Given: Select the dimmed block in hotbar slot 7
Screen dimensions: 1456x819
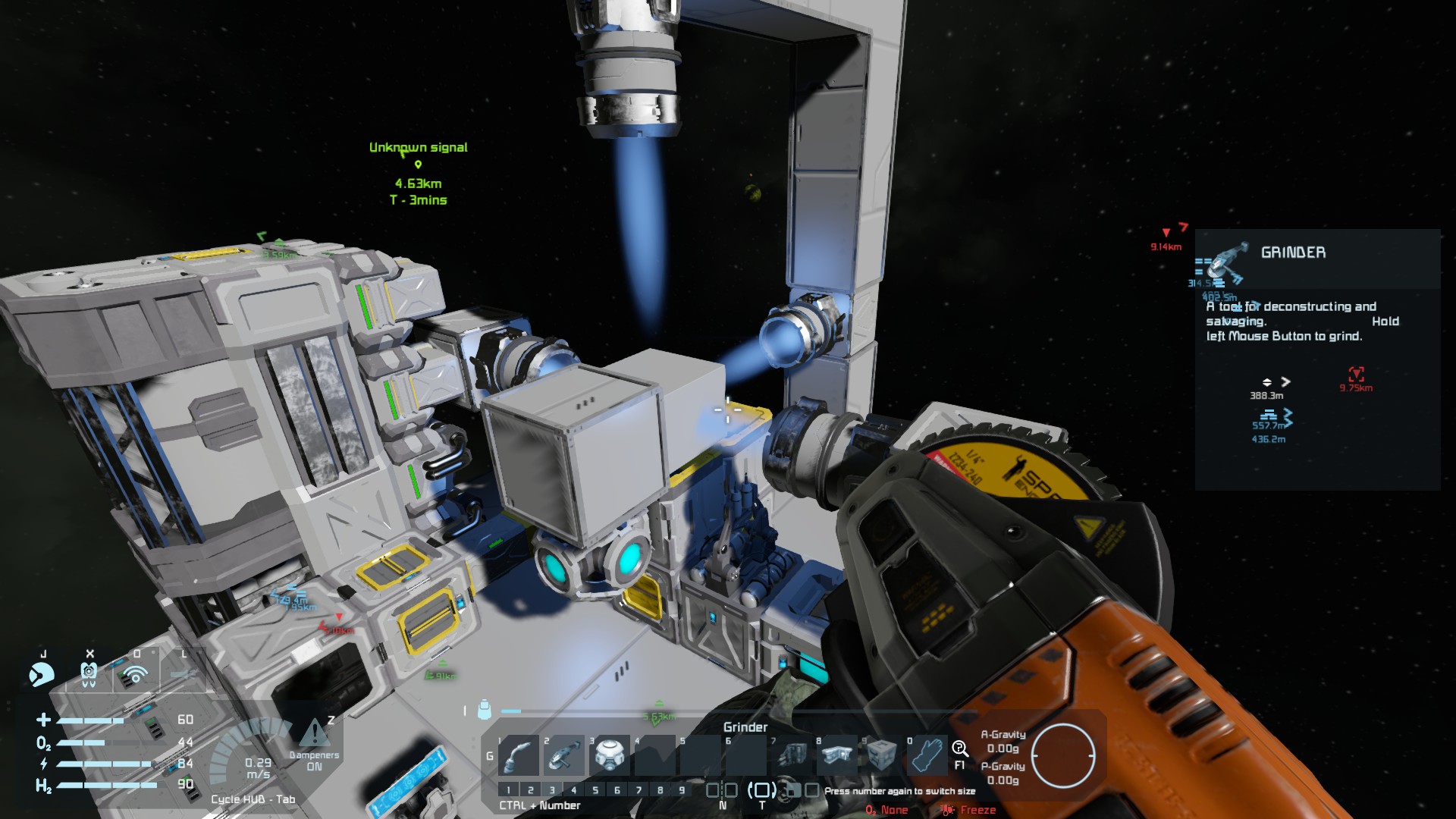Looking at the screenshot, I should [792, 756].
